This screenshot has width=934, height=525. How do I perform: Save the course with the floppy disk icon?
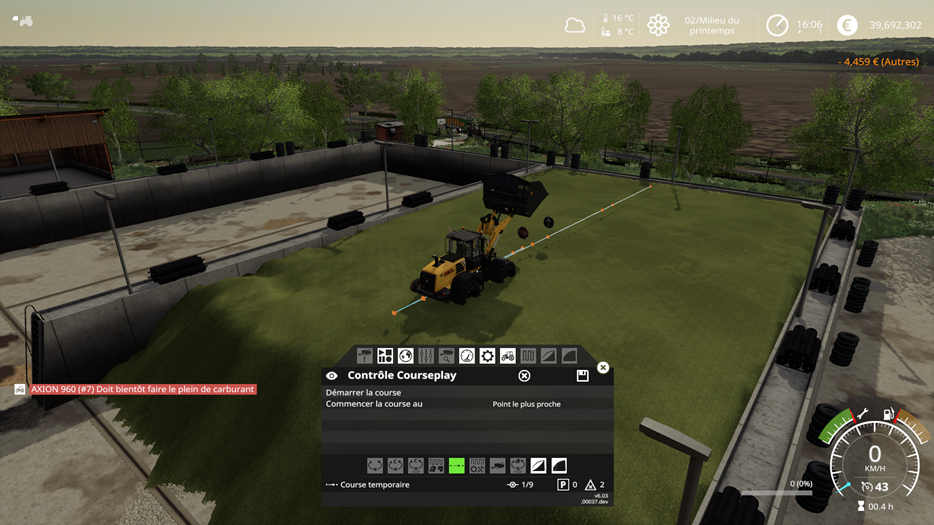pos(582,376)
